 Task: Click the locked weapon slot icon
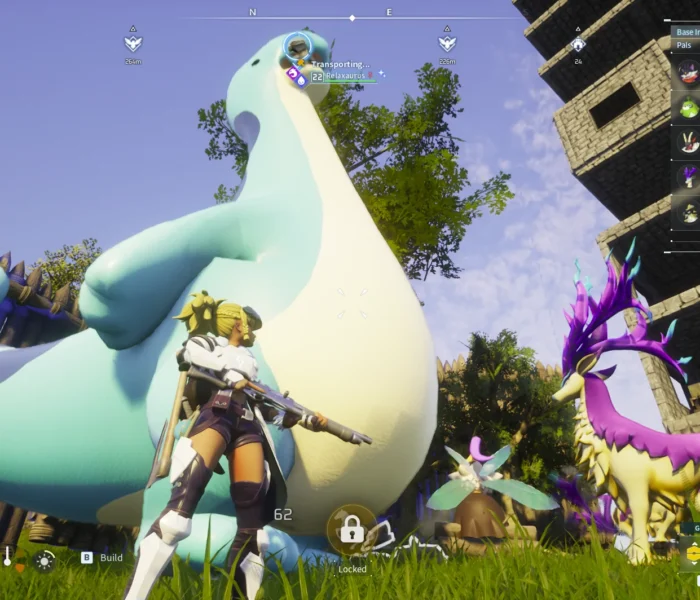[352, 531]
